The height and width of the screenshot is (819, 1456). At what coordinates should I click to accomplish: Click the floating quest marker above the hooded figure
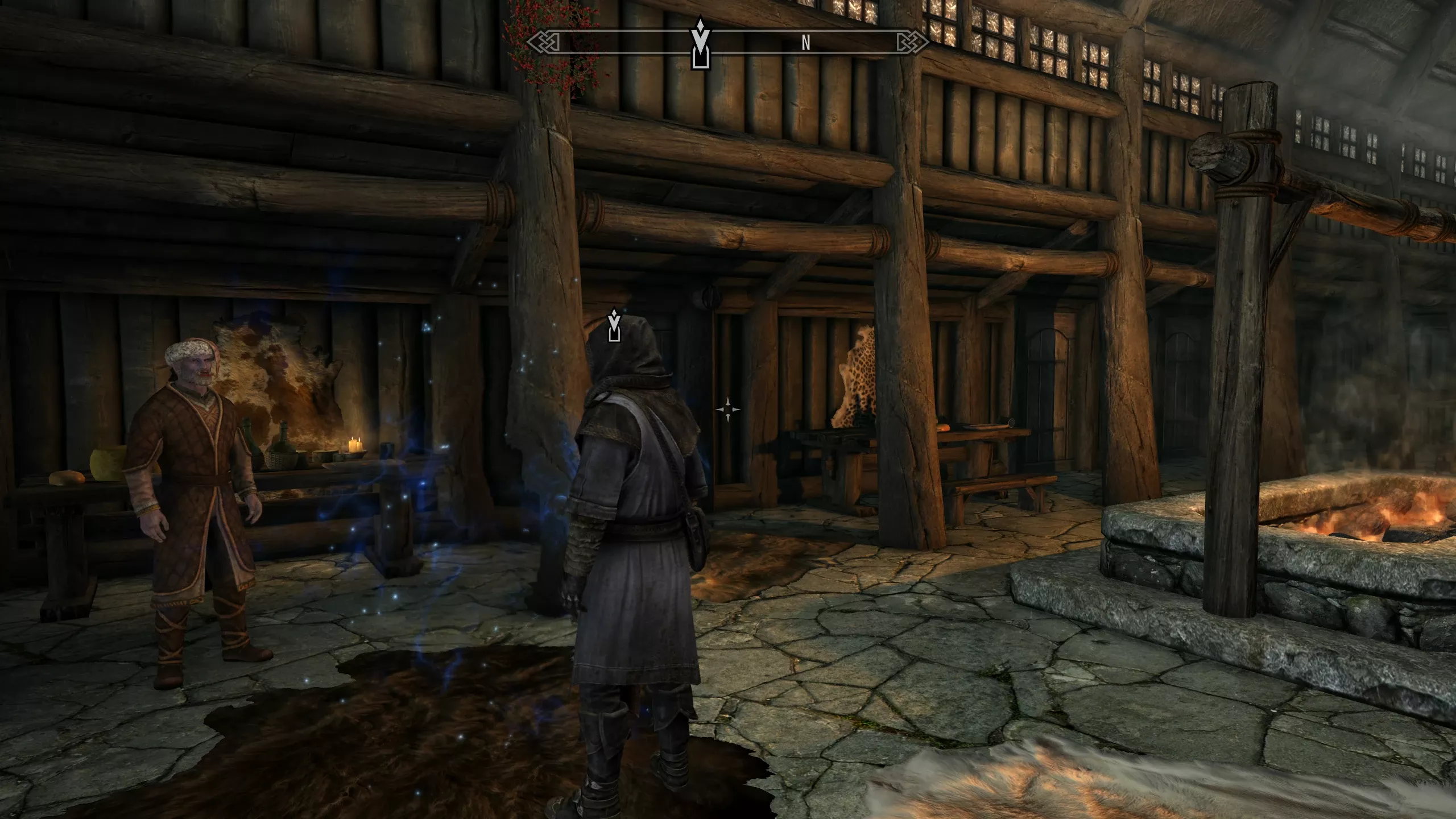point(614,325)
